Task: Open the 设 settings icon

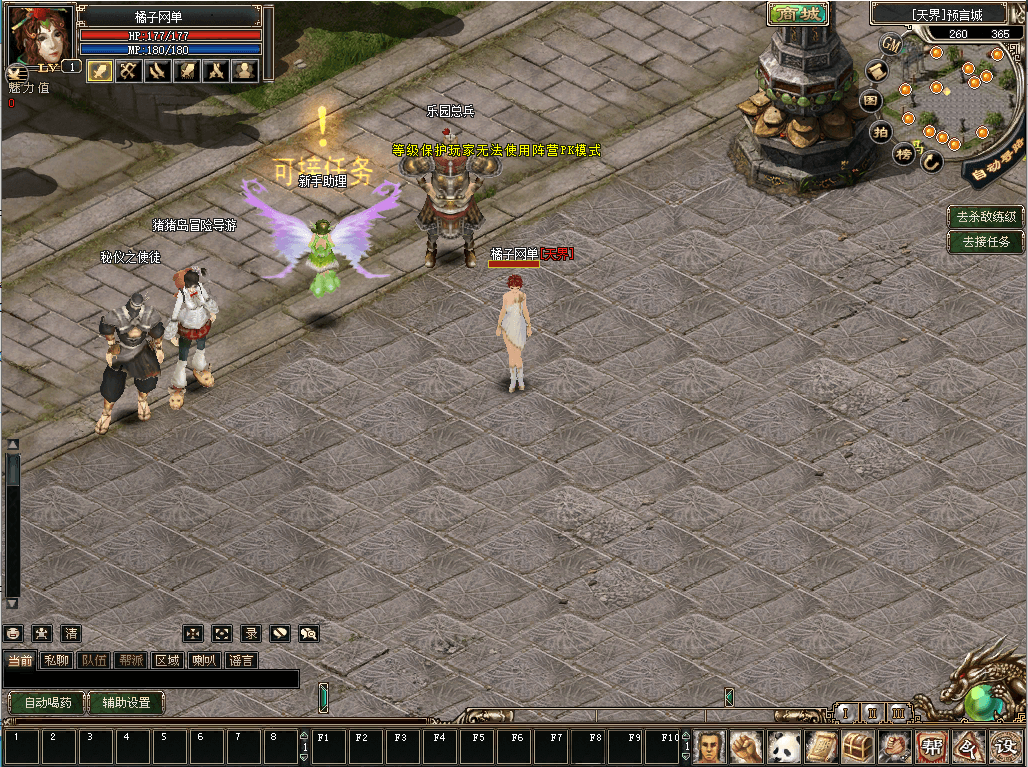Action: point(1004,746)
